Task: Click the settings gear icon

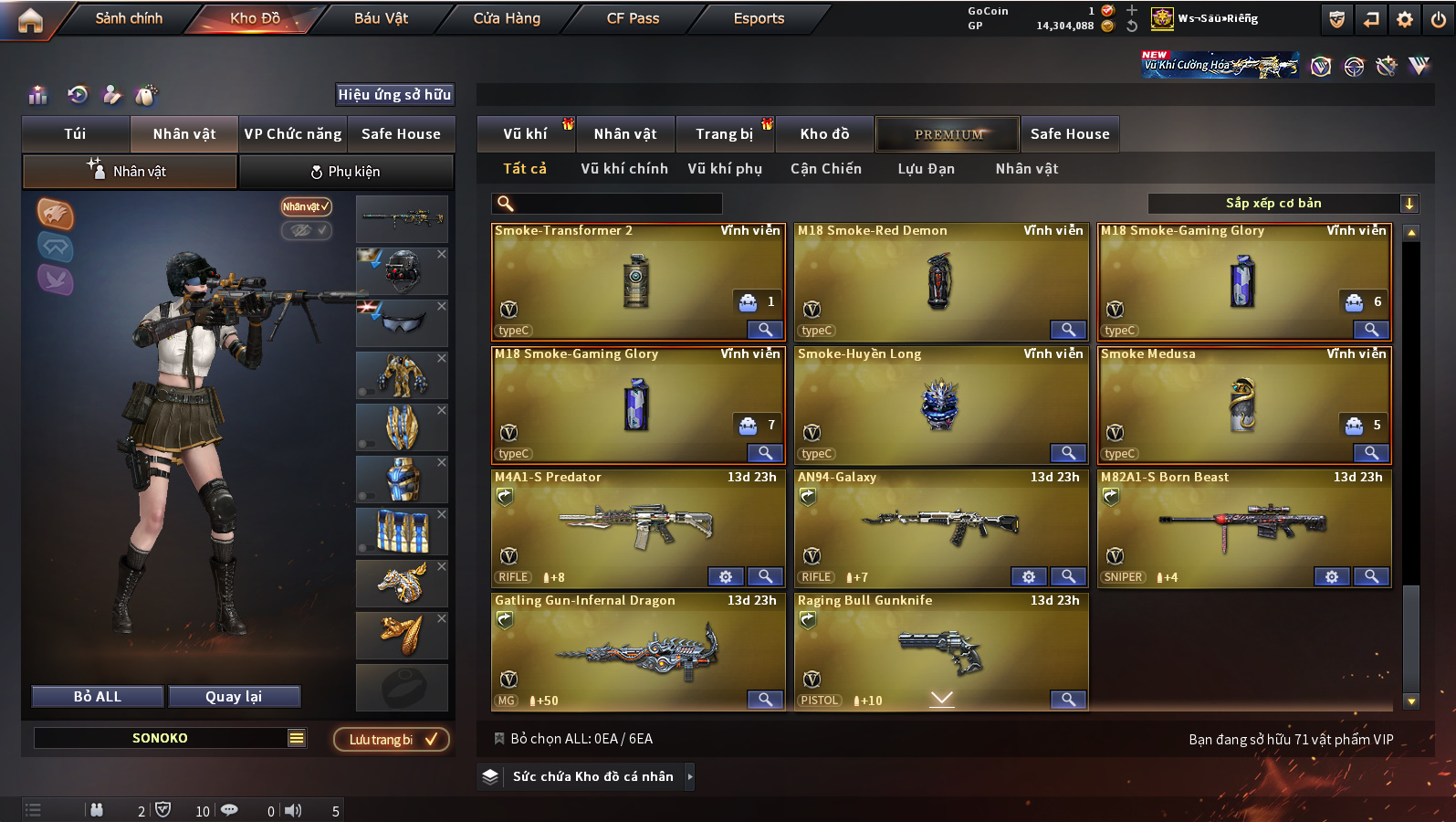Action: pos(1405,19)
